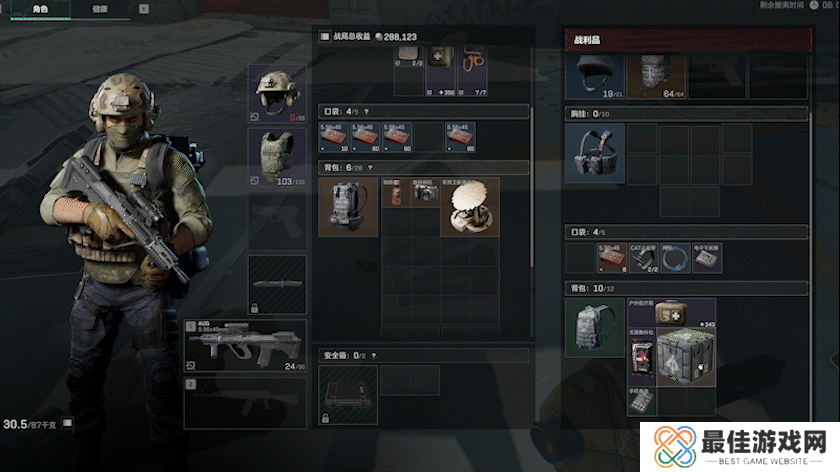Pick the satellite dish item in backpack
The image size is (840, 472).
(x=469, y=207)
